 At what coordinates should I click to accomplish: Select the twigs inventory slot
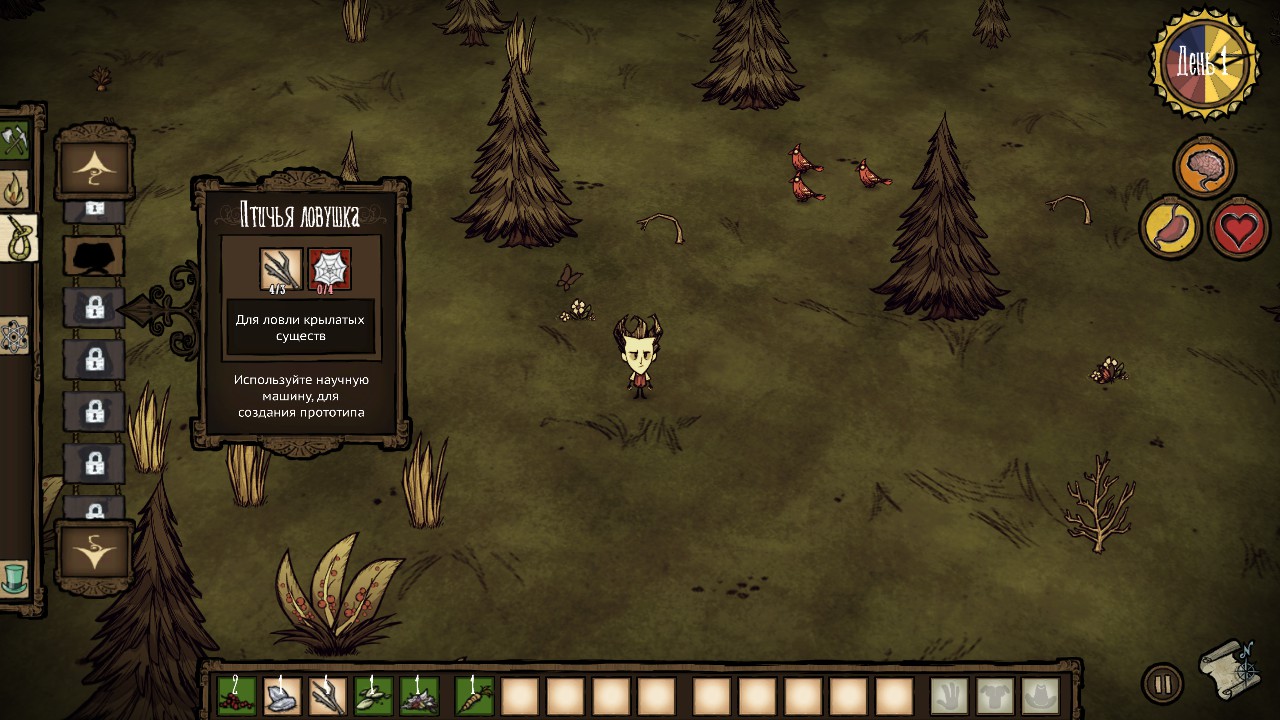click(328, 696)
